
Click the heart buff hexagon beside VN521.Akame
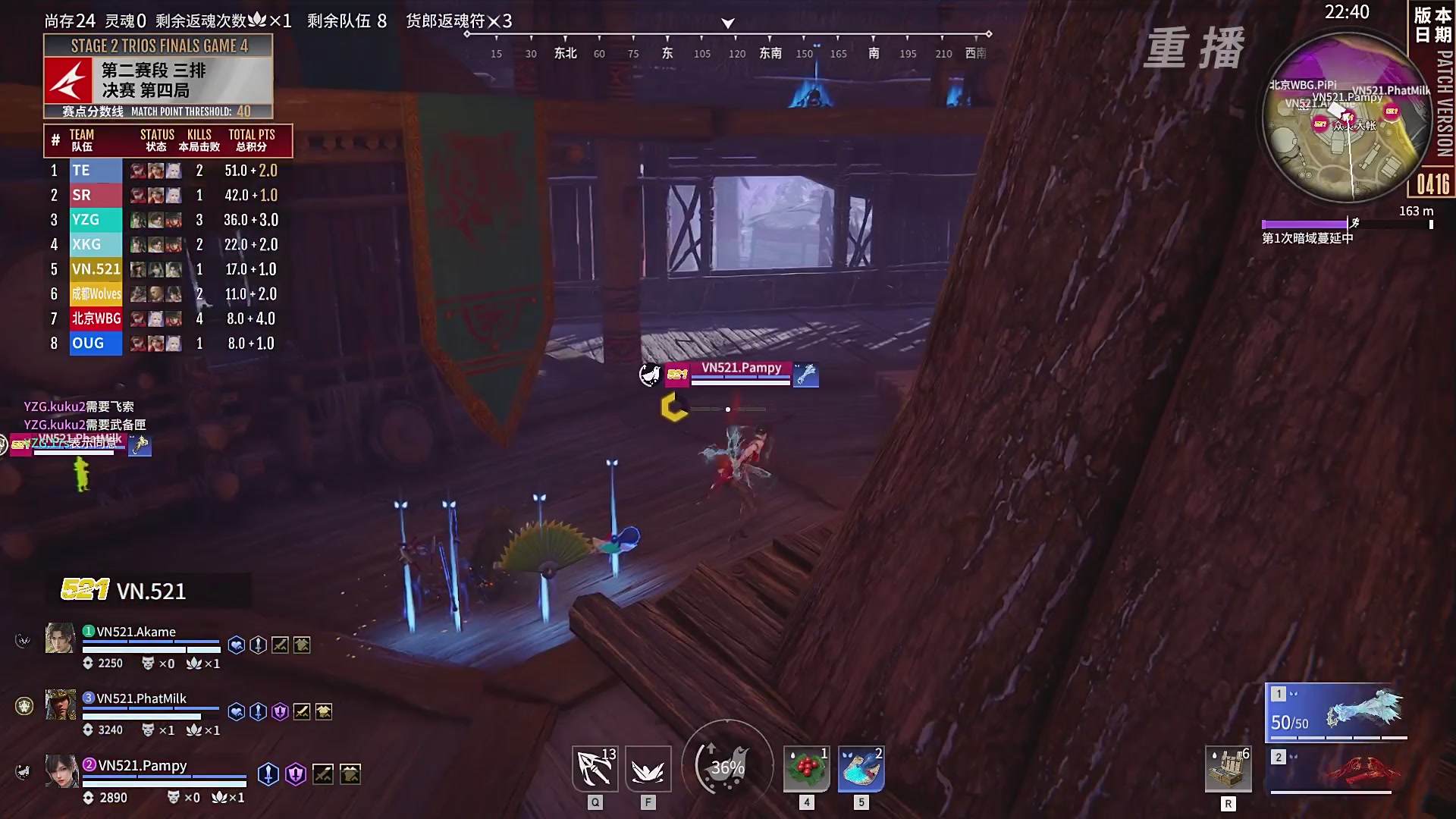click(x=236, y=644)
